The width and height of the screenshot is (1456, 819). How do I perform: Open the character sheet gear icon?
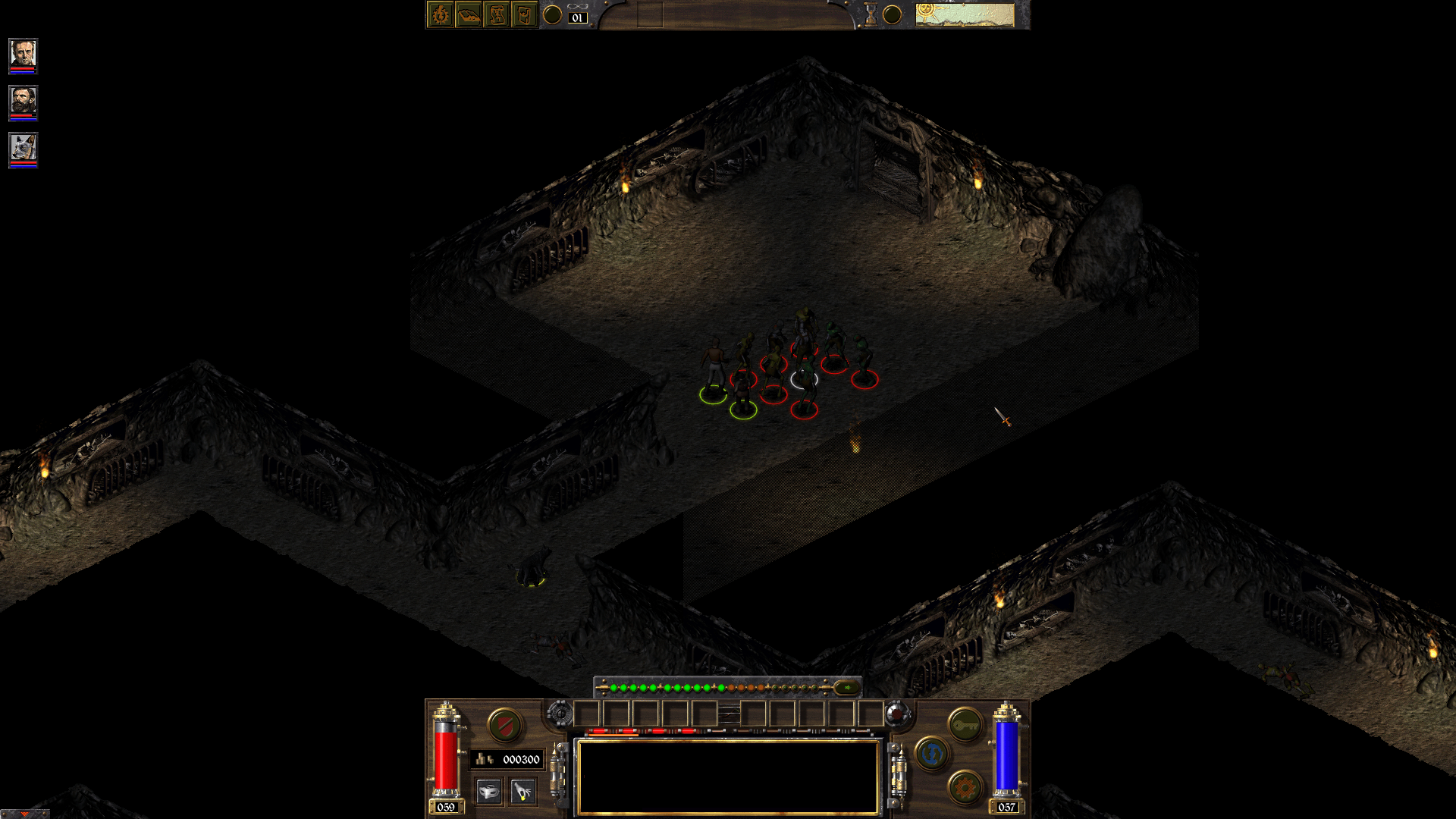440,14
